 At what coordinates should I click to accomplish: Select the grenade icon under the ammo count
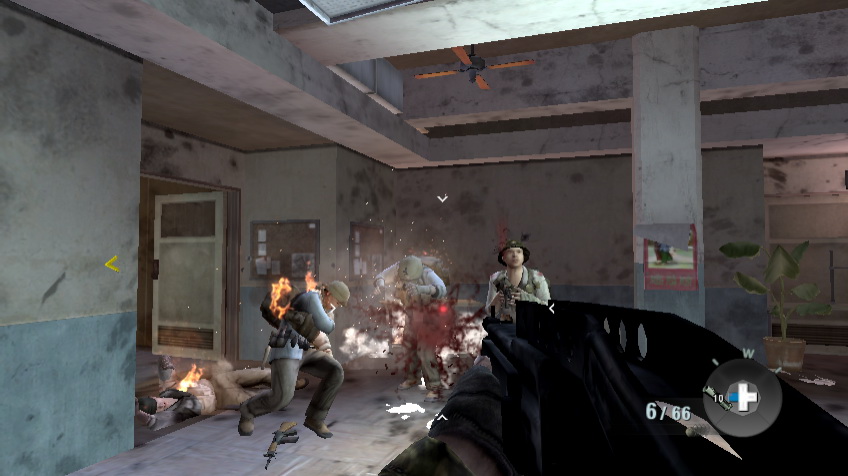(691, 430)
